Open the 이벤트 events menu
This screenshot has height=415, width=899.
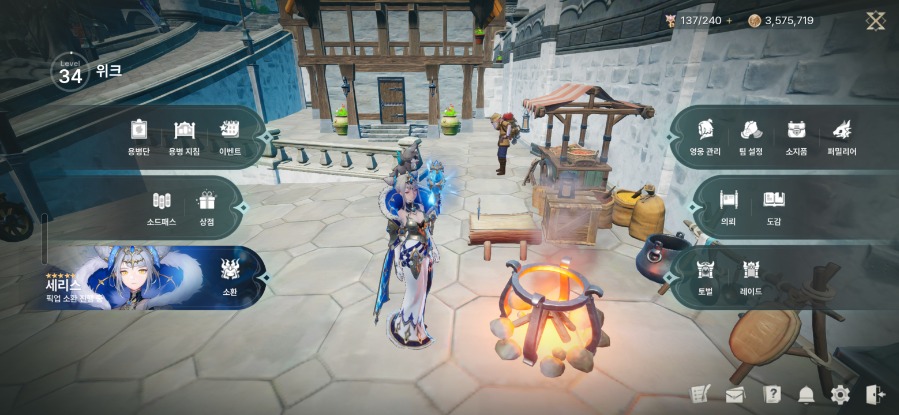click(230, 135)
